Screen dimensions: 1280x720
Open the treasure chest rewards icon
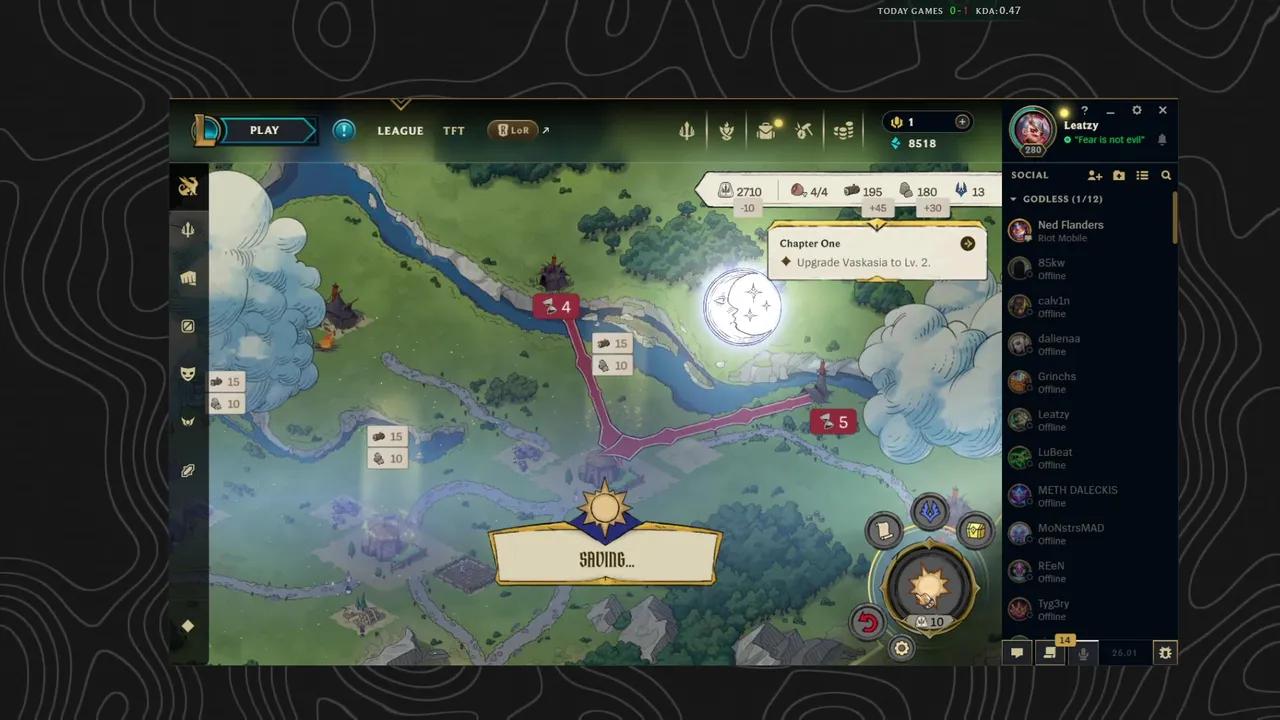[975, 531]
